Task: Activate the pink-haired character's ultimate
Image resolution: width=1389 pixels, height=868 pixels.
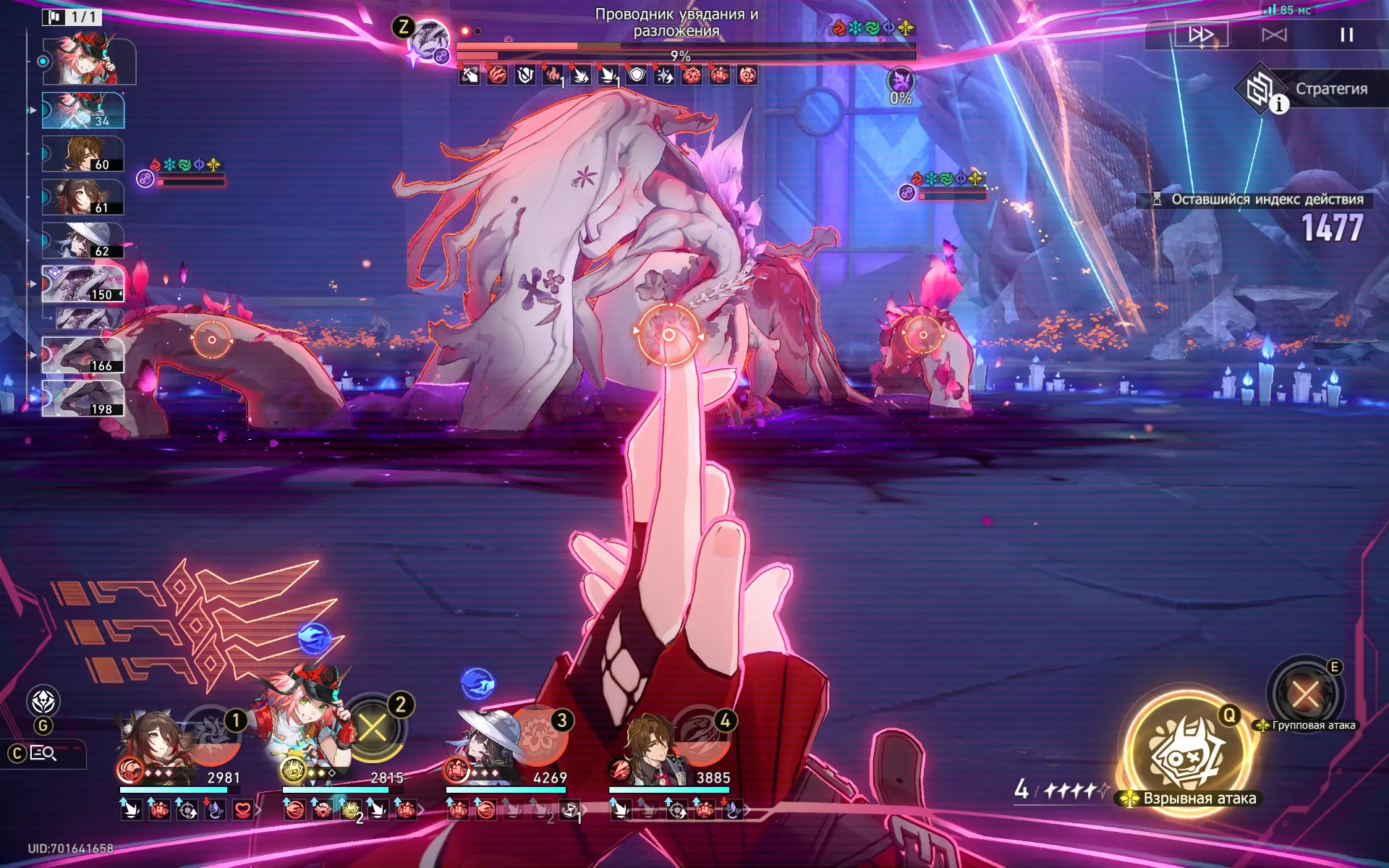Action: 373,728
